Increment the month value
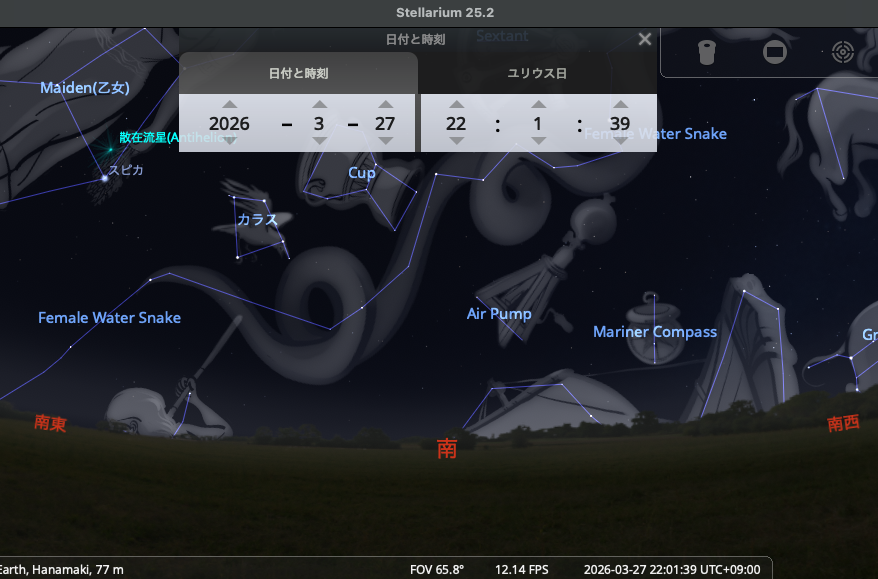 [x=320, y=104]
